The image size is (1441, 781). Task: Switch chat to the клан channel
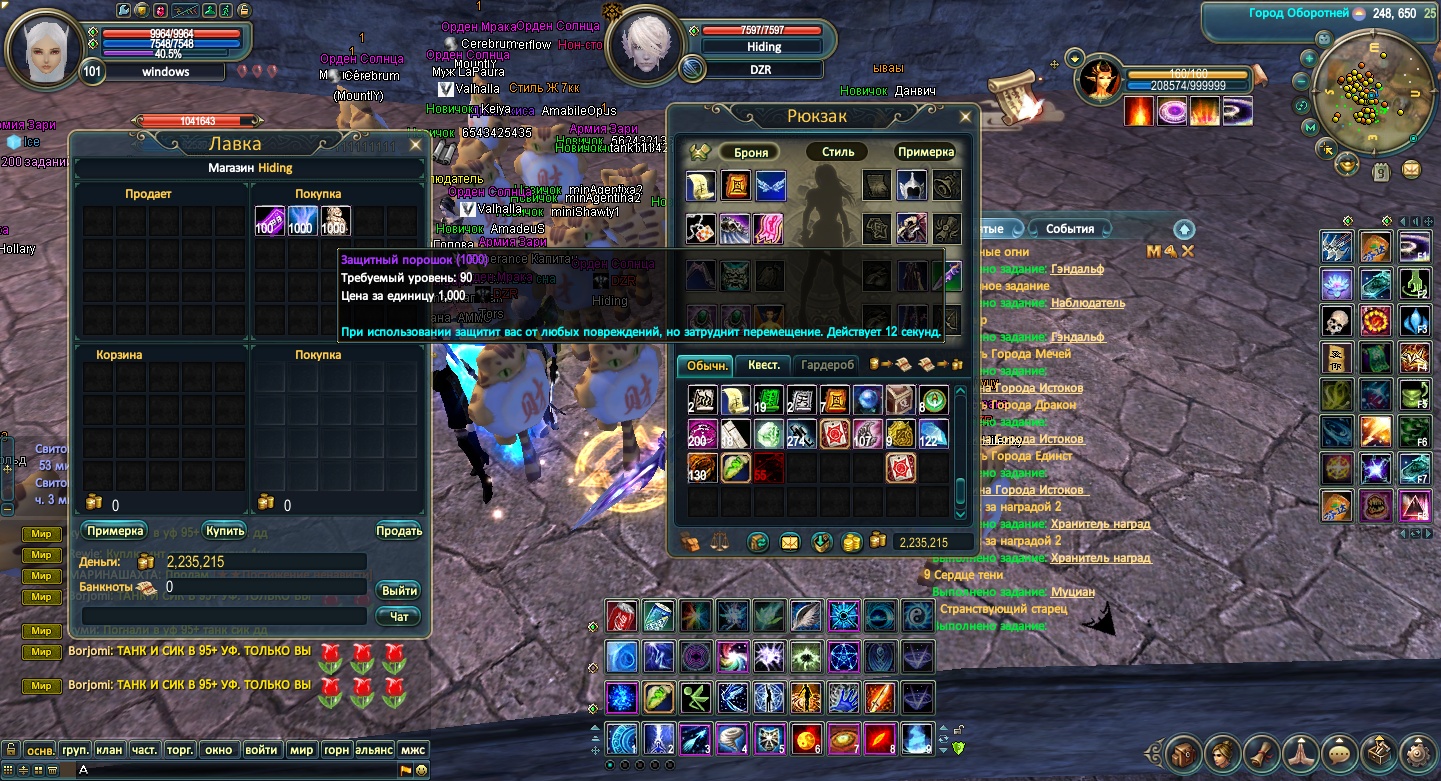click(109, 749)
